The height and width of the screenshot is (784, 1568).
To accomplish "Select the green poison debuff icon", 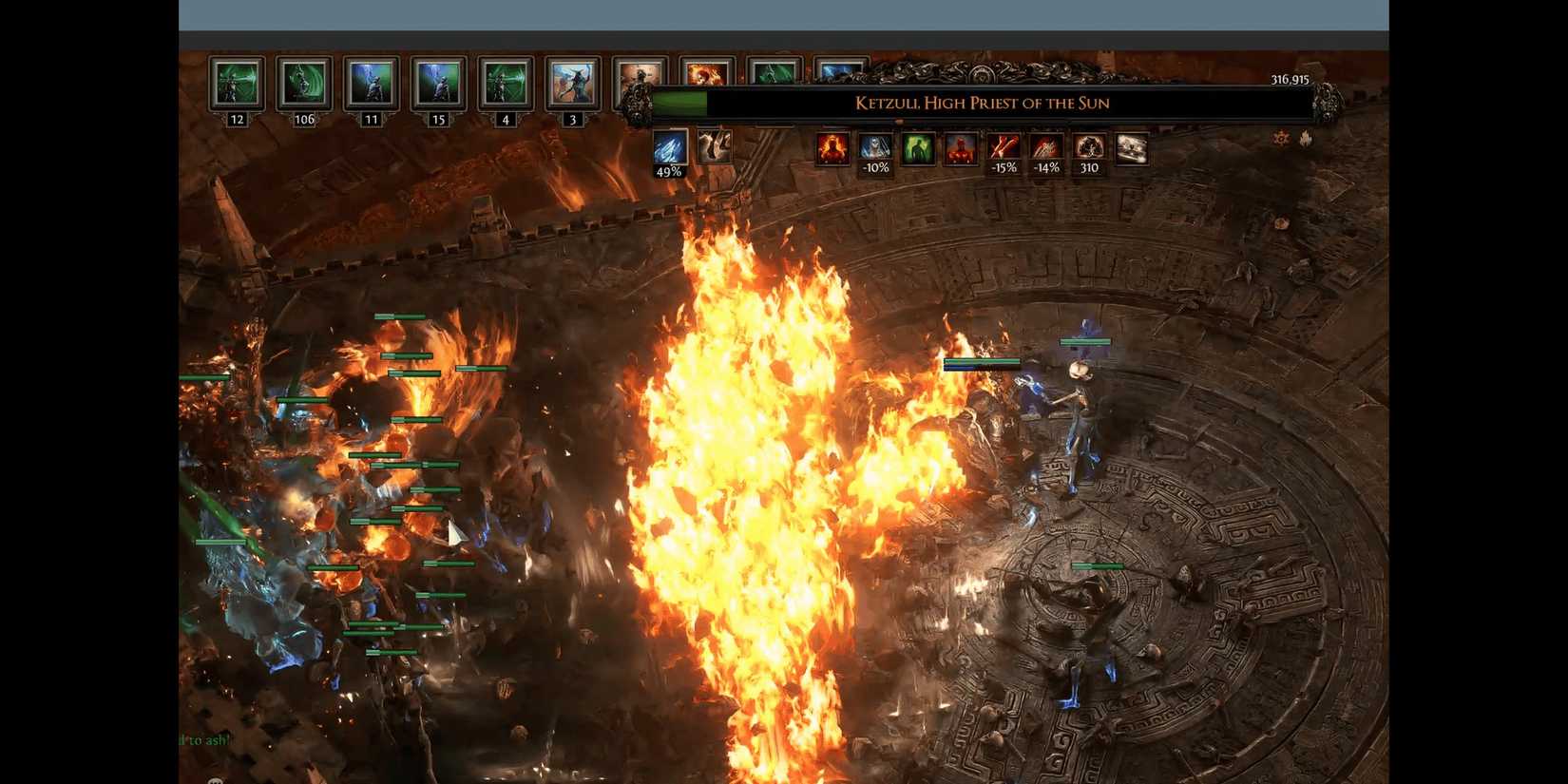I will (x=918, y=150).
